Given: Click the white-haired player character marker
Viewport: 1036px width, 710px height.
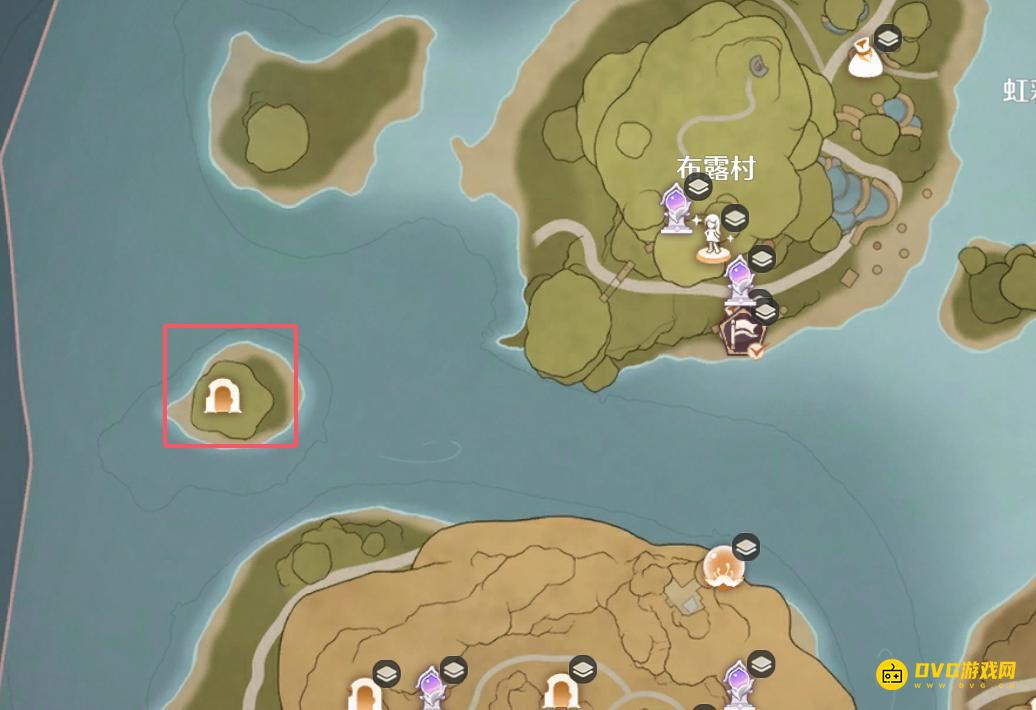Looking at the screenshot, I should [x=712, y=238].
